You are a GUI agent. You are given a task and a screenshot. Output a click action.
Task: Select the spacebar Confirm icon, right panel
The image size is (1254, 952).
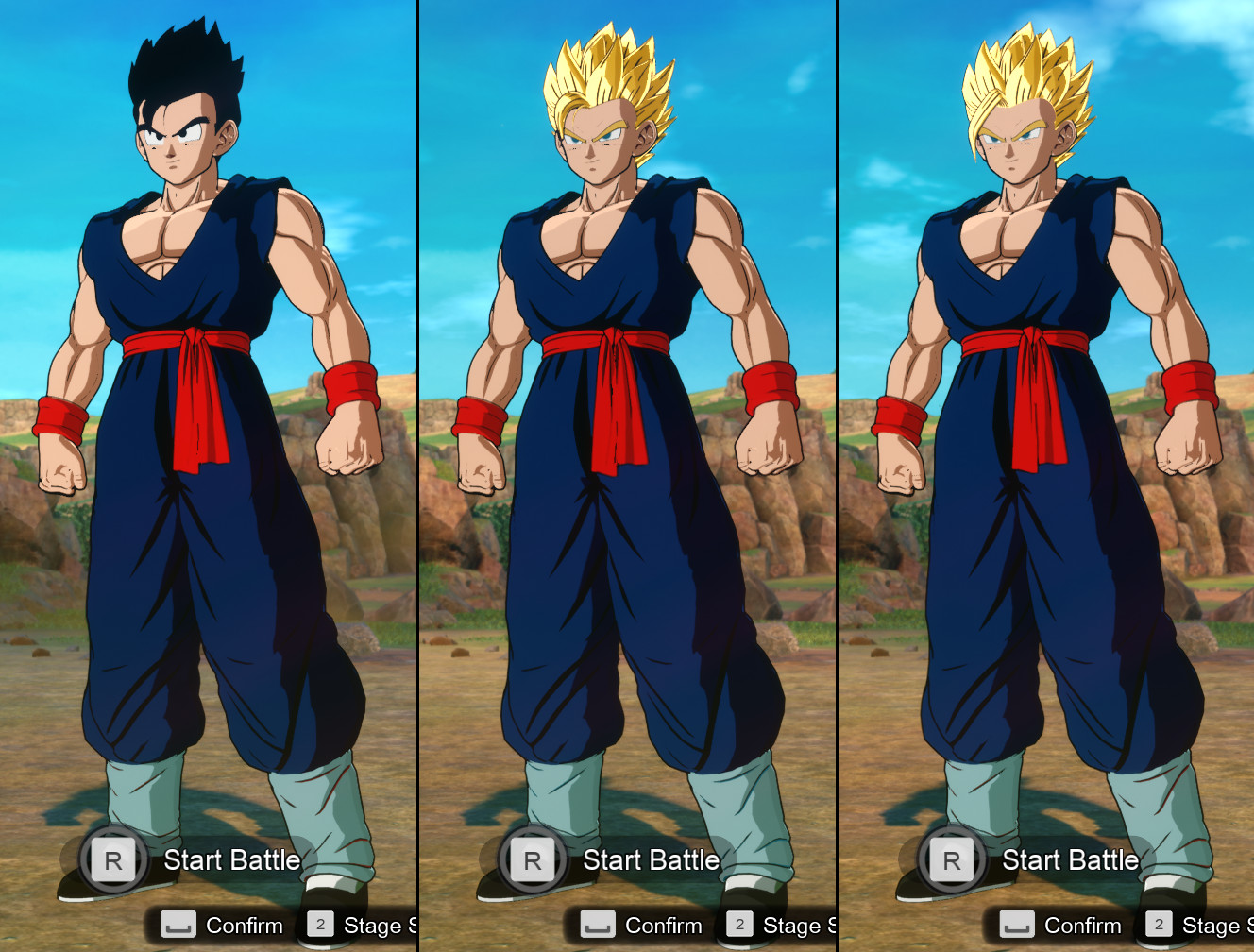1016,925
